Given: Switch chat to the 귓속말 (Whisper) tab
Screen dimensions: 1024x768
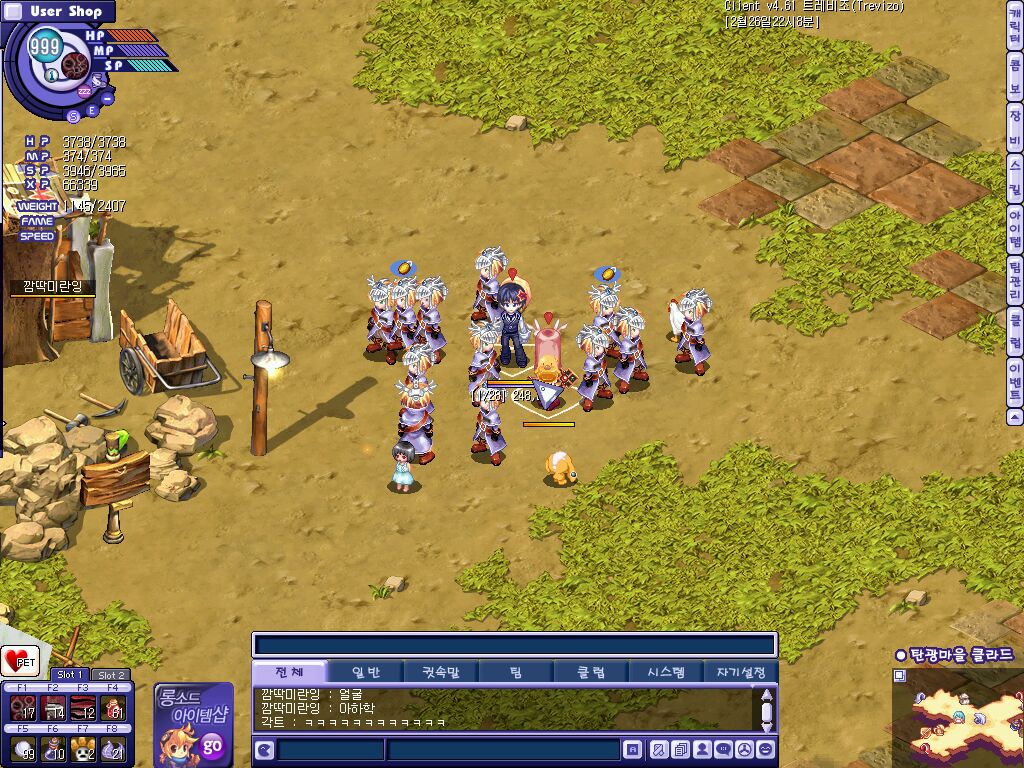Looking at the screenshot, I should pos(440,672).
